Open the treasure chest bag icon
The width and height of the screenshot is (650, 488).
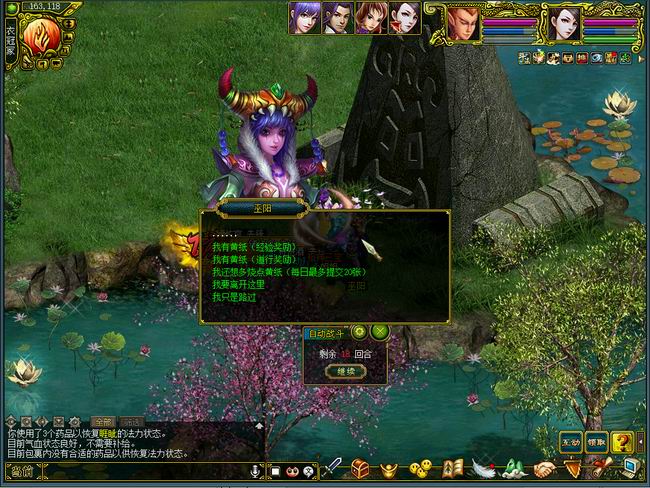click(x=360, y=468)
